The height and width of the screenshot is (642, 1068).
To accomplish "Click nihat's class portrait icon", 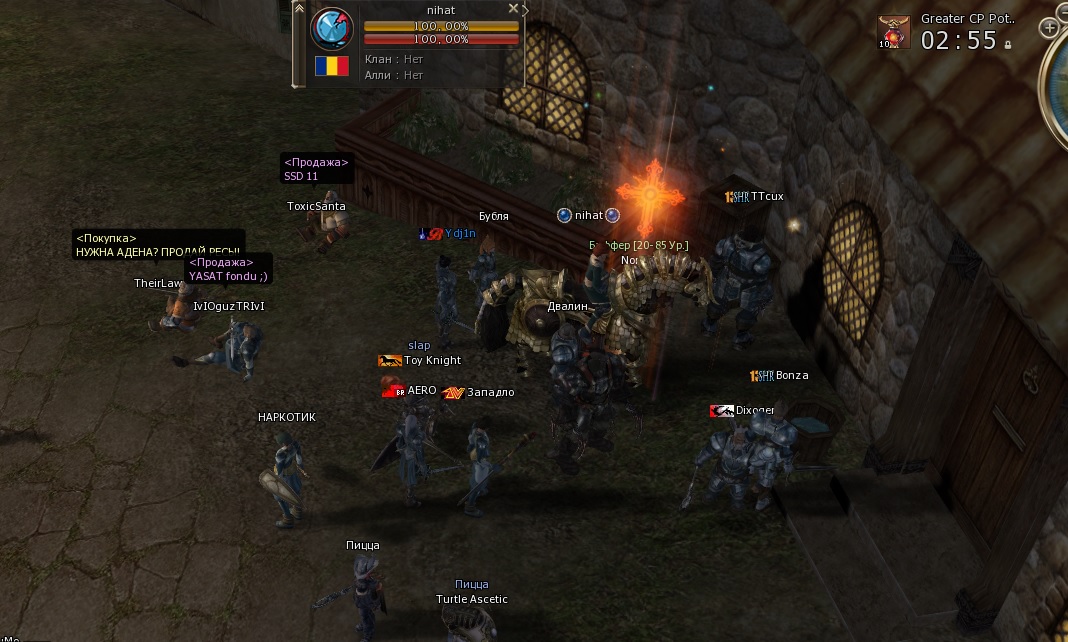I will [332, 29].
